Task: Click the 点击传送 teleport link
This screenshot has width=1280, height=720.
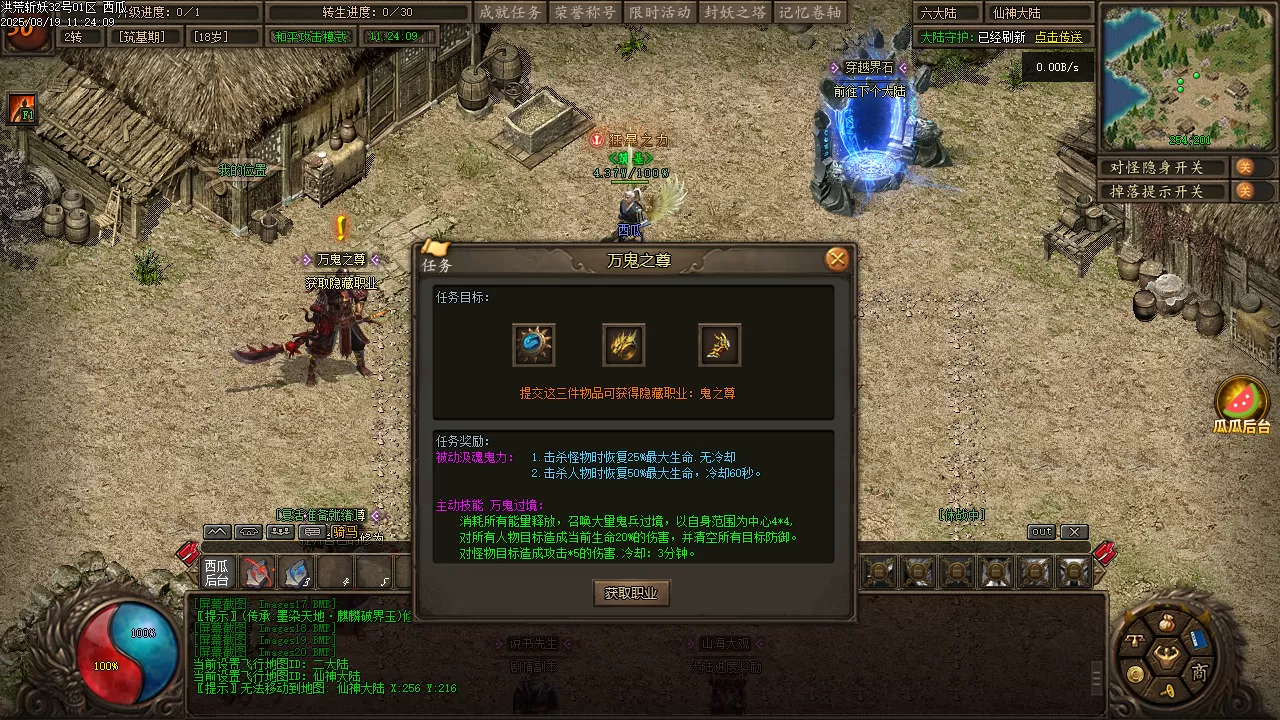Action: [1058, 37]
